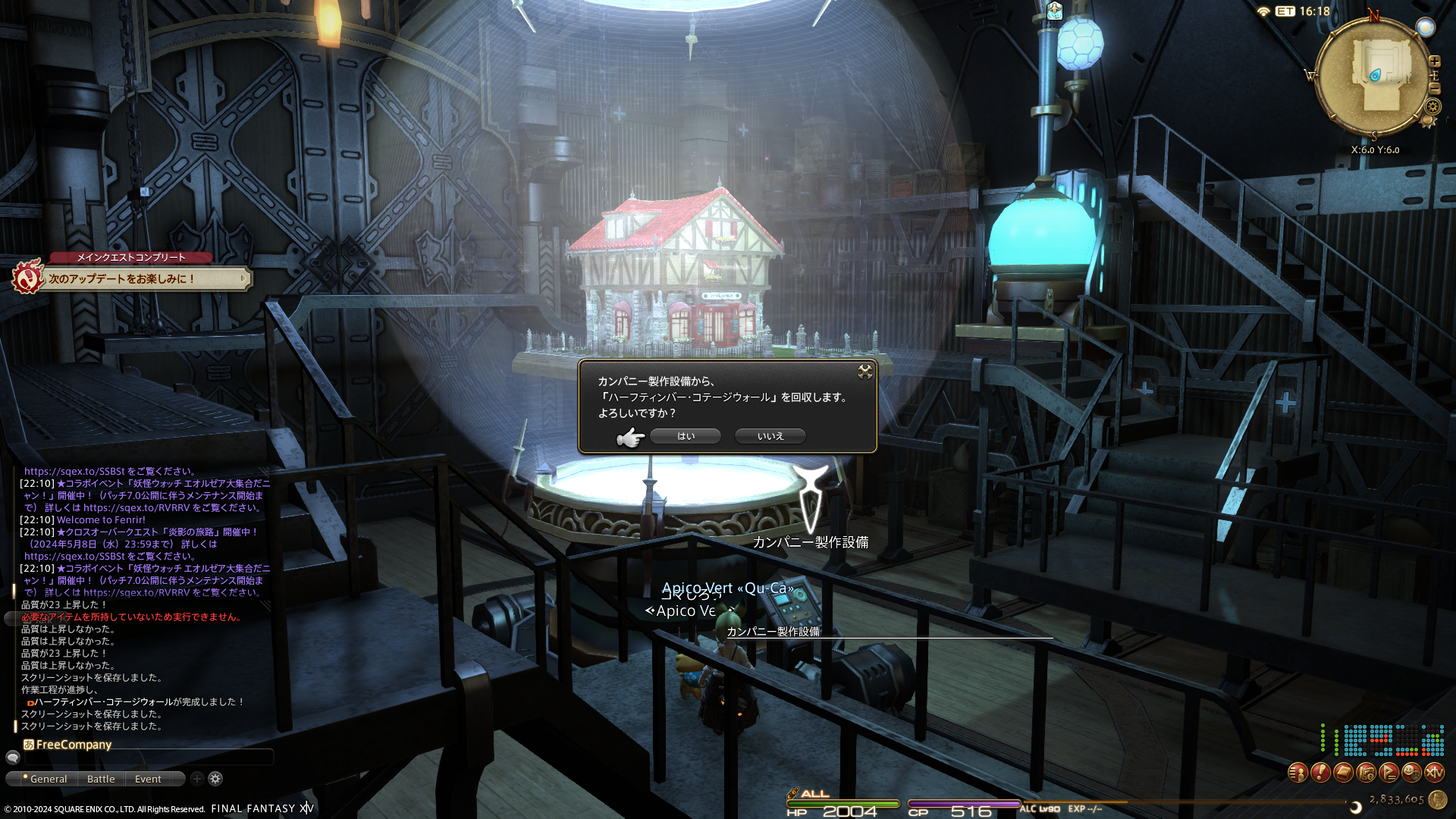The width and height of the screenshot is (1456, 819).
Task: Open the System XIV menu icon
Action: [x=1434, y=773]
